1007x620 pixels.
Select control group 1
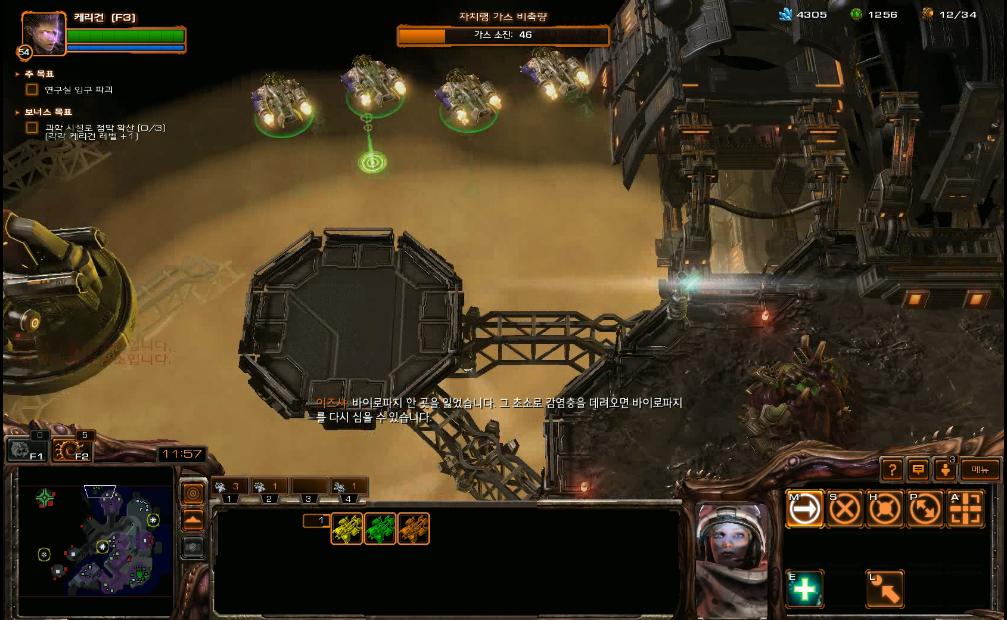click(230, 489)
